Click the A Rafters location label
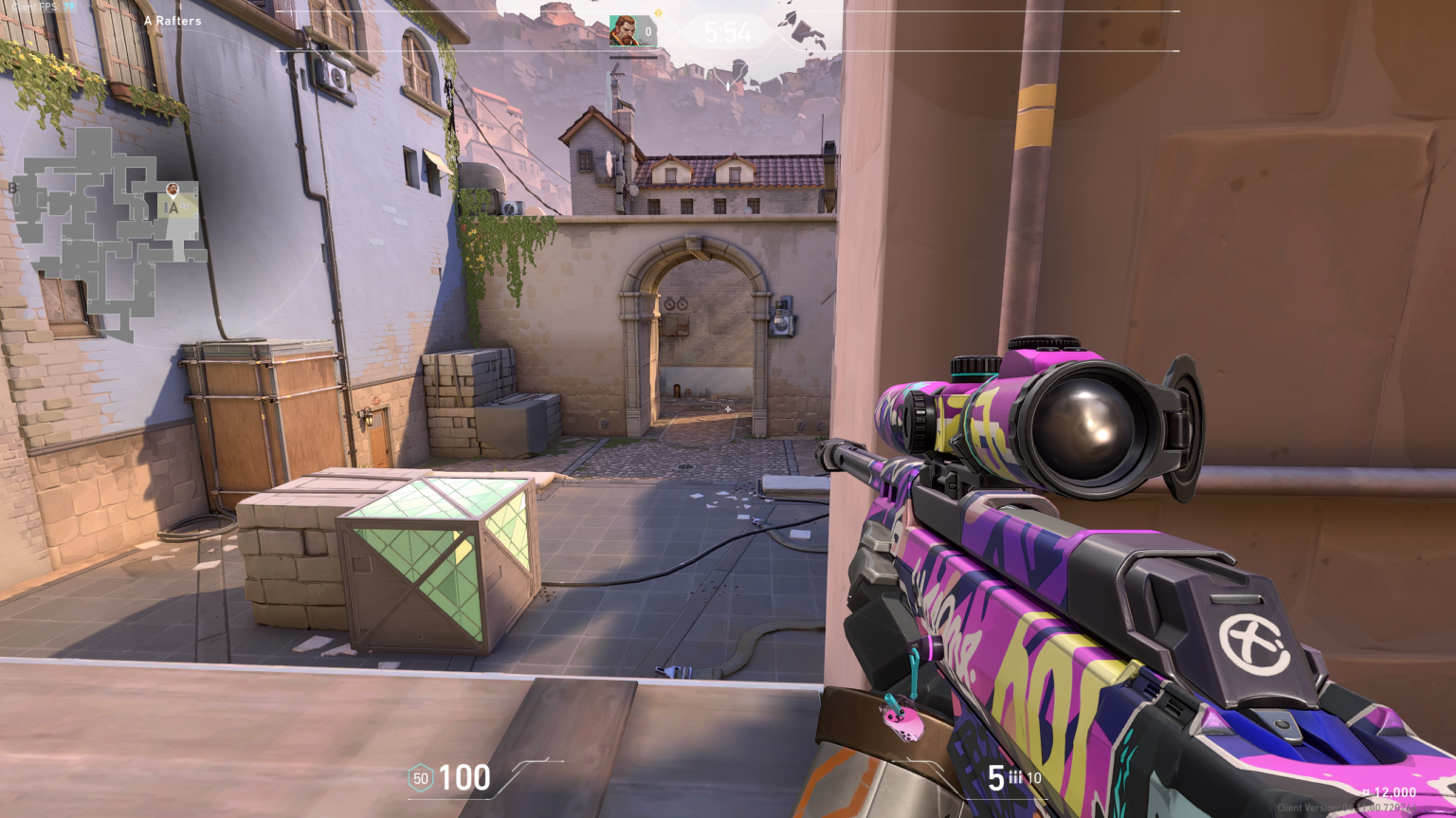1456x818 pixels. point(173,20)
